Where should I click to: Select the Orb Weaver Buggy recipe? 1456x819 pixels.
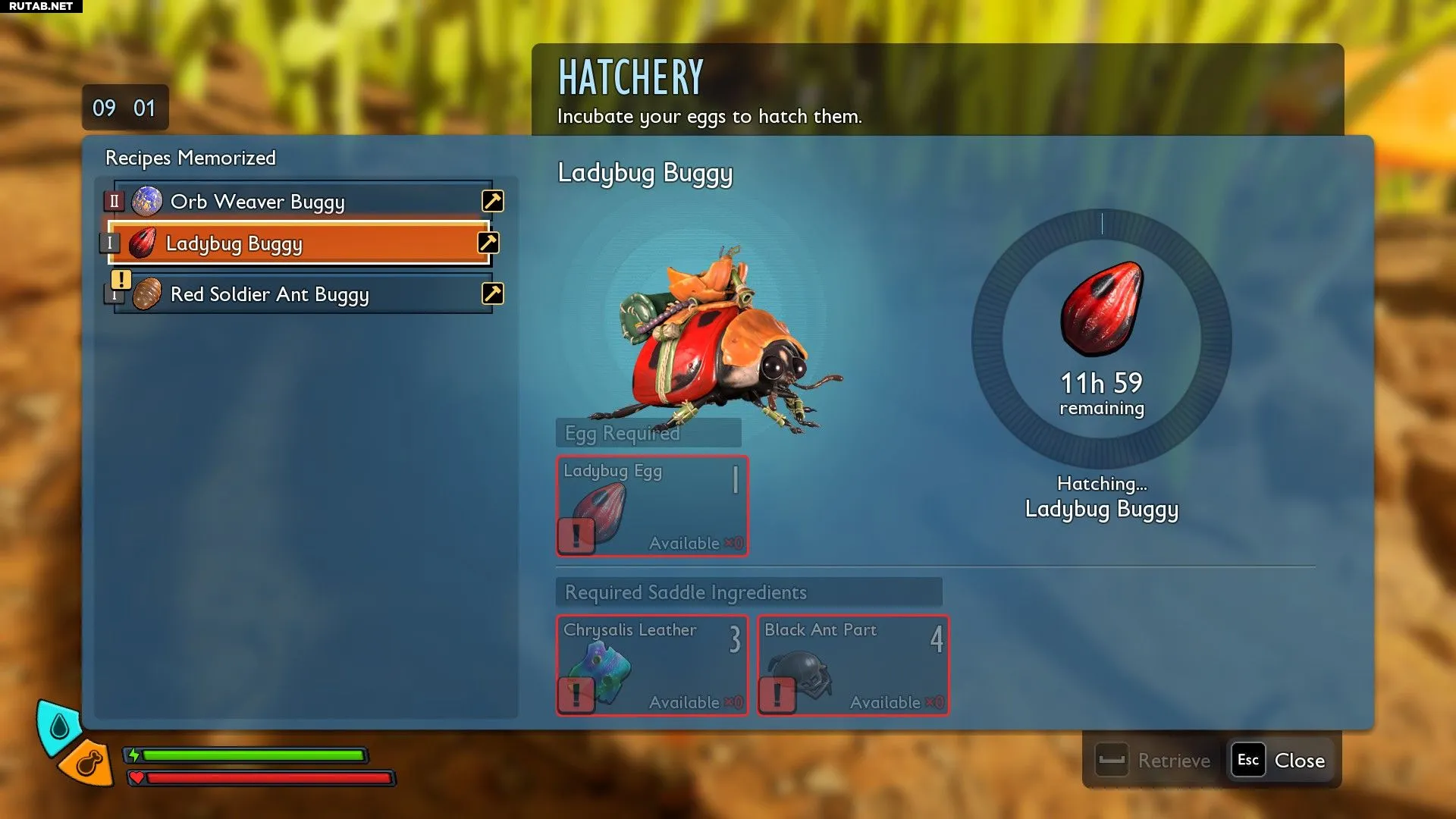click(303, 202)
